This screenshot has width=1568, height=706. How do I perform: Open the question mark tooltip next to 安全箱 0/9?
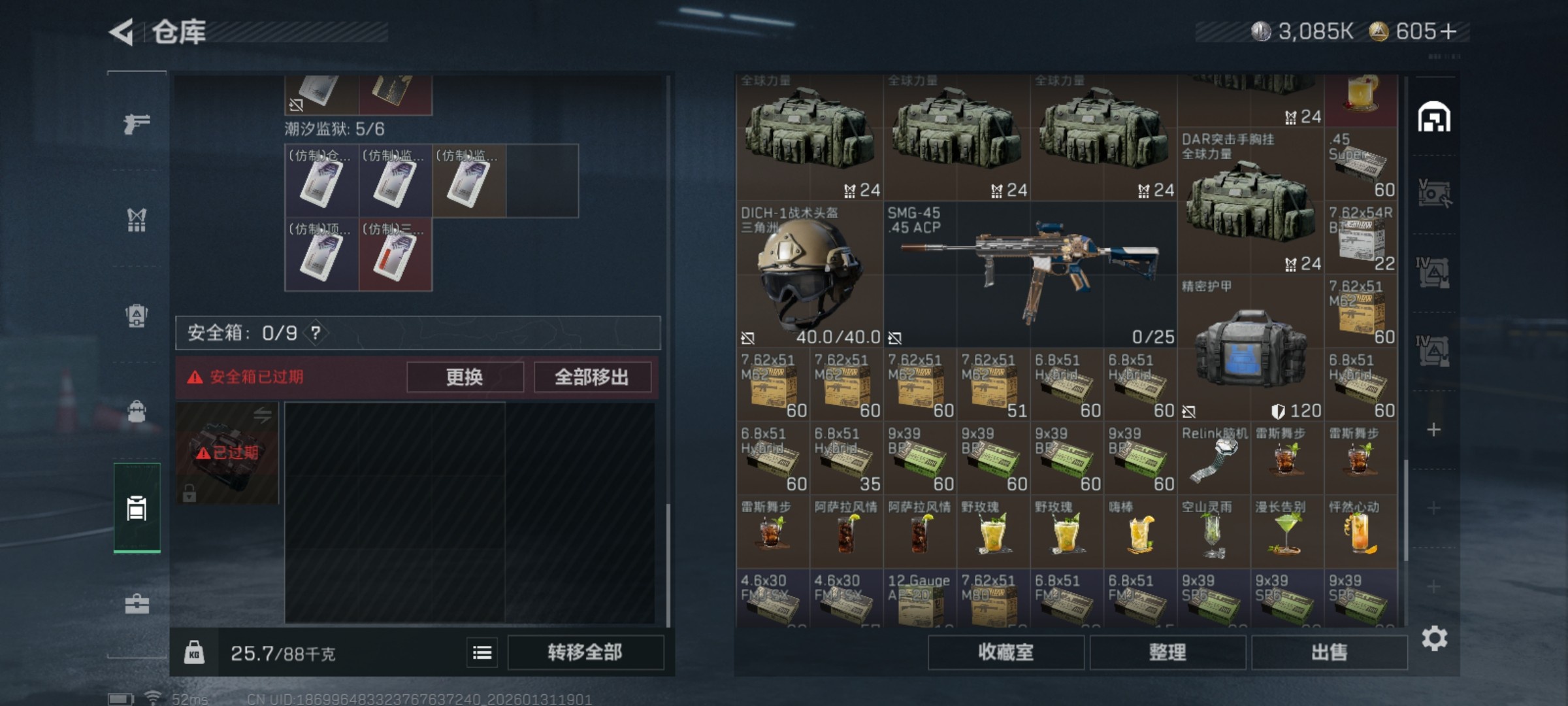tap(316, 332)
